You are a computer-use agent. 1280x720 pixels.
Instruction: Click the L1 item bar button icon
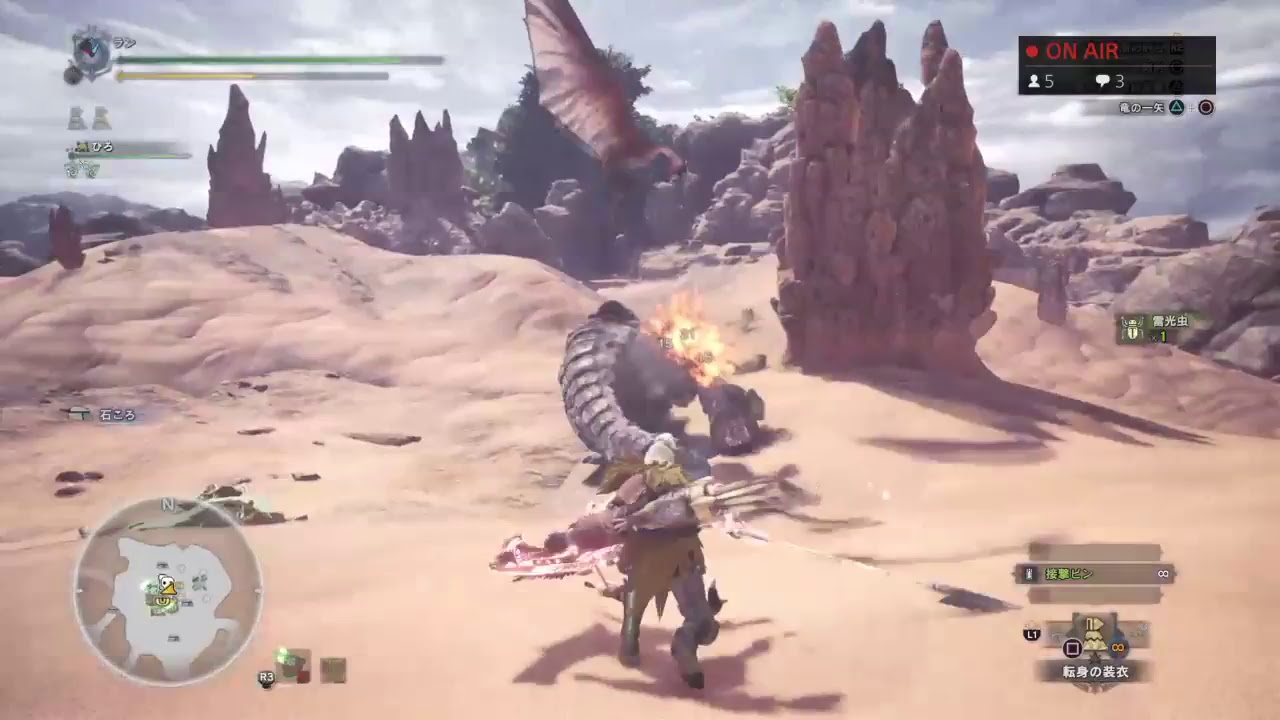click(1032, 633)
